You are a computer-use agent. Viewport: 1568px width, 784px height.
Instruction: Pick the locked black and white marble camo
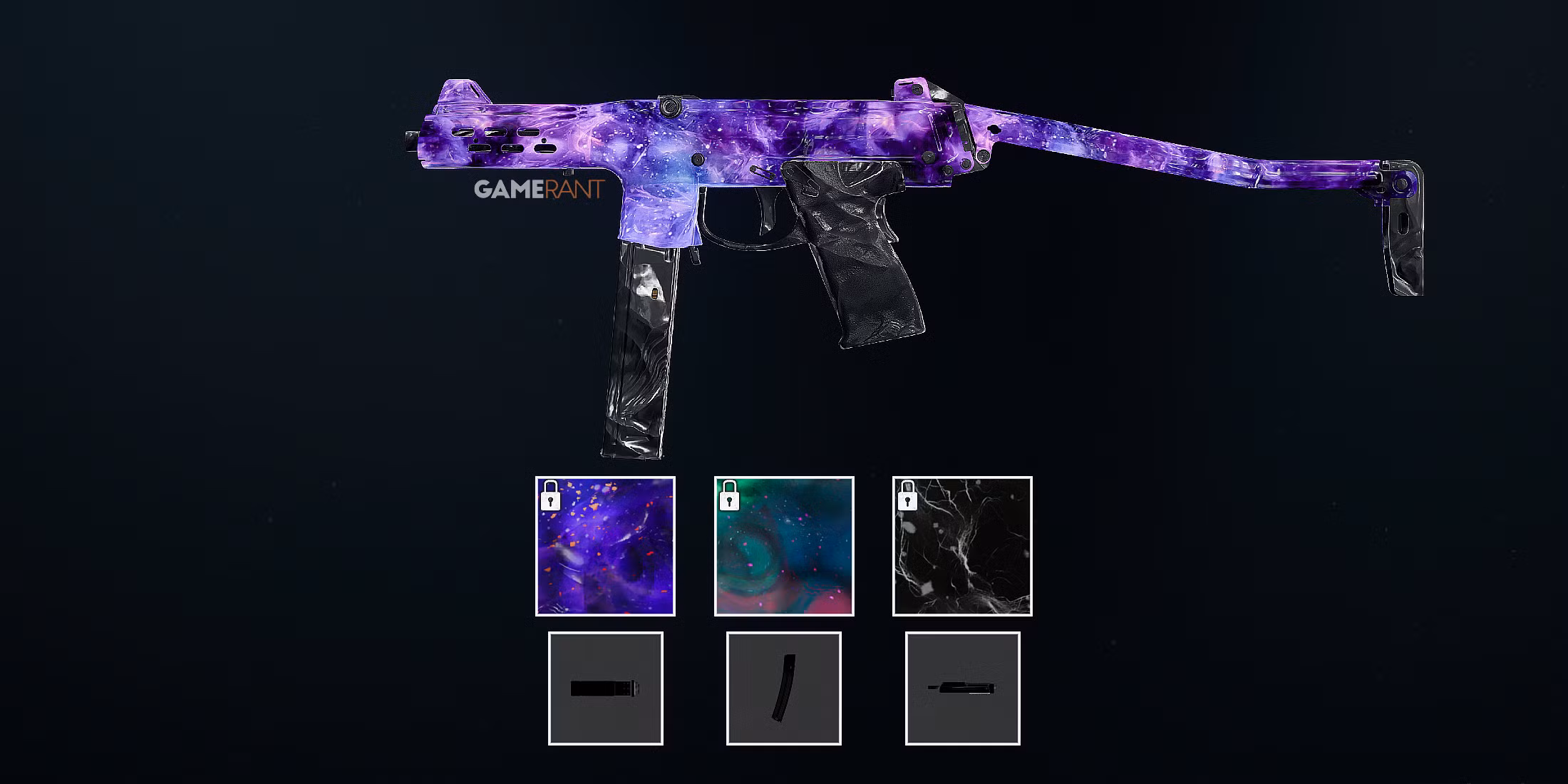click(962, 546)
